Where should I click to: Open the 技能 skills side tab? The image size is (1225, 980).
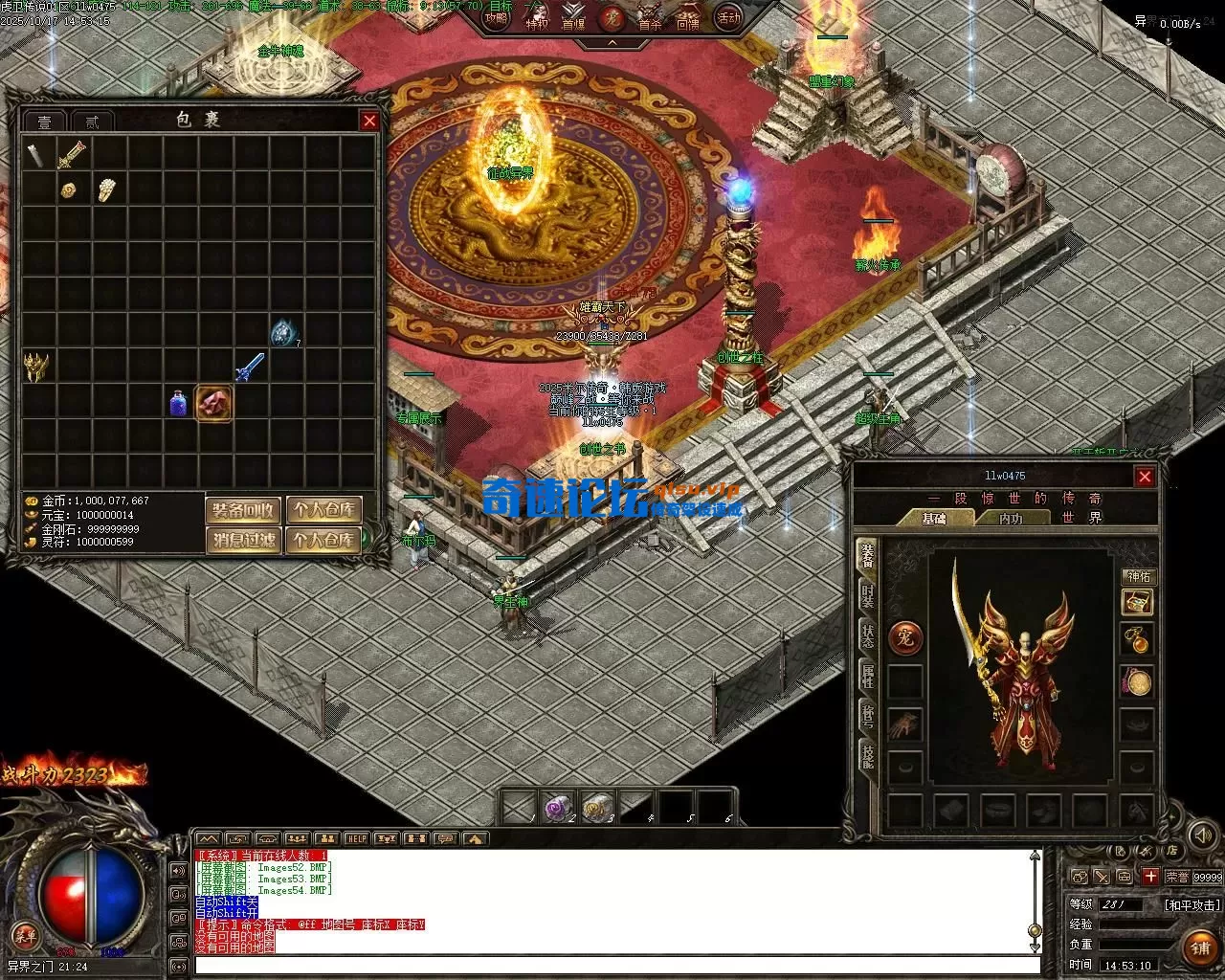pyautogui.click(x=867, y=755)
